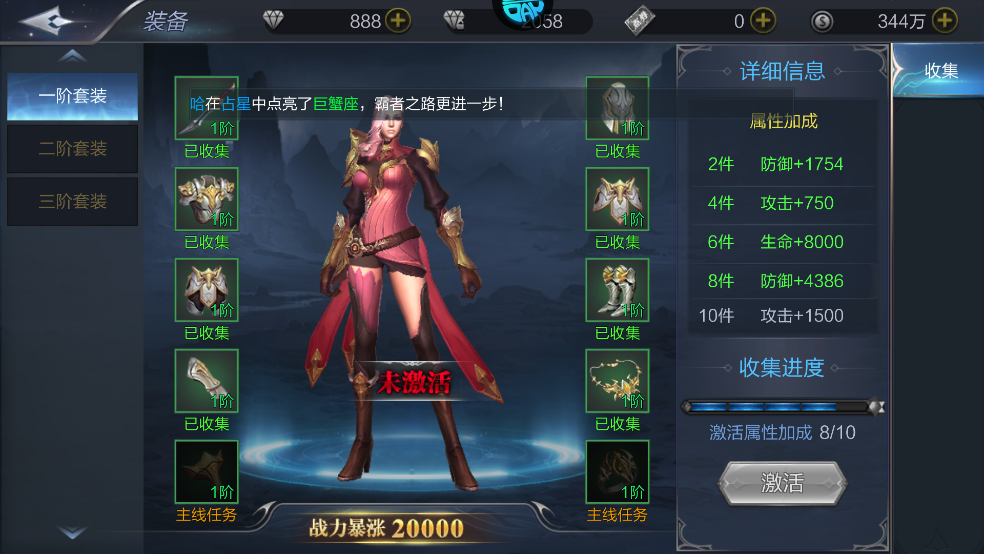Image resolution: width=984 pixels, height=554 pixels.
Task: Open the 收集 side tab
Action: click(x=940, y=71)
